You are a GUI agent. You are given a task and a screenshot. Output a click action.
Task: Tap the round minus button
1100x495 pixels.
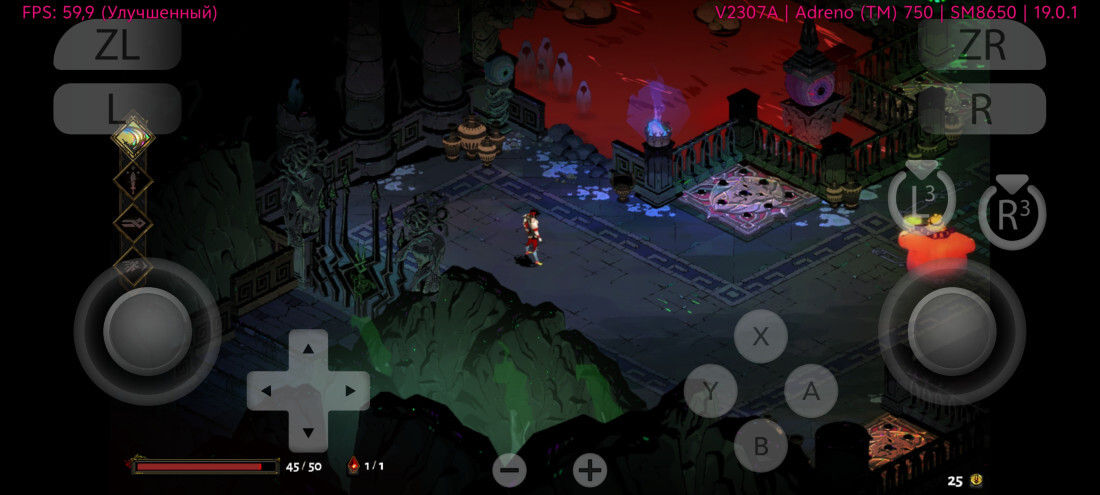[509, 469]
